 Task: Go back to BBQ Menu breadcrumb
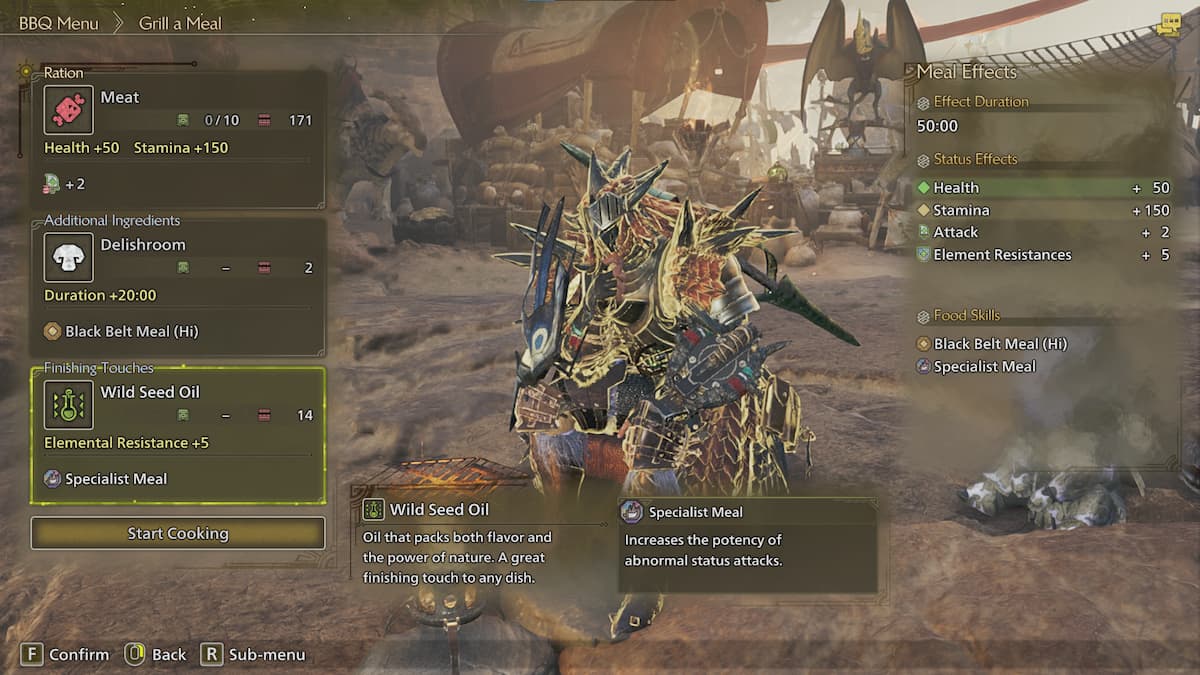click(x=59, y=23)
